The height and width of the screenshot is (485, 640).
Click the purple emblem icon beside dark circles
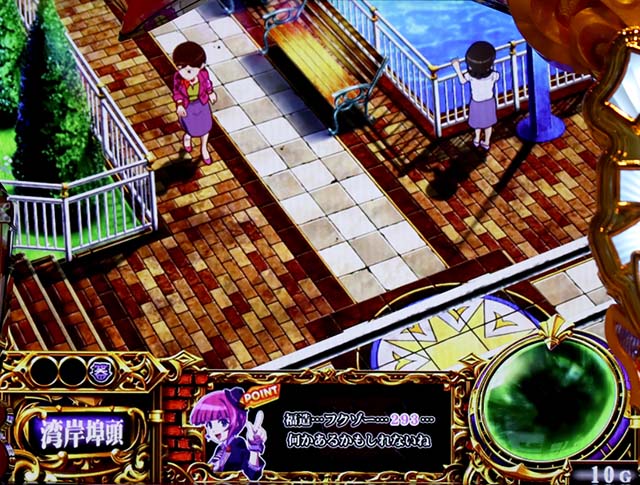pyautogui.click(x=101, y=370)
